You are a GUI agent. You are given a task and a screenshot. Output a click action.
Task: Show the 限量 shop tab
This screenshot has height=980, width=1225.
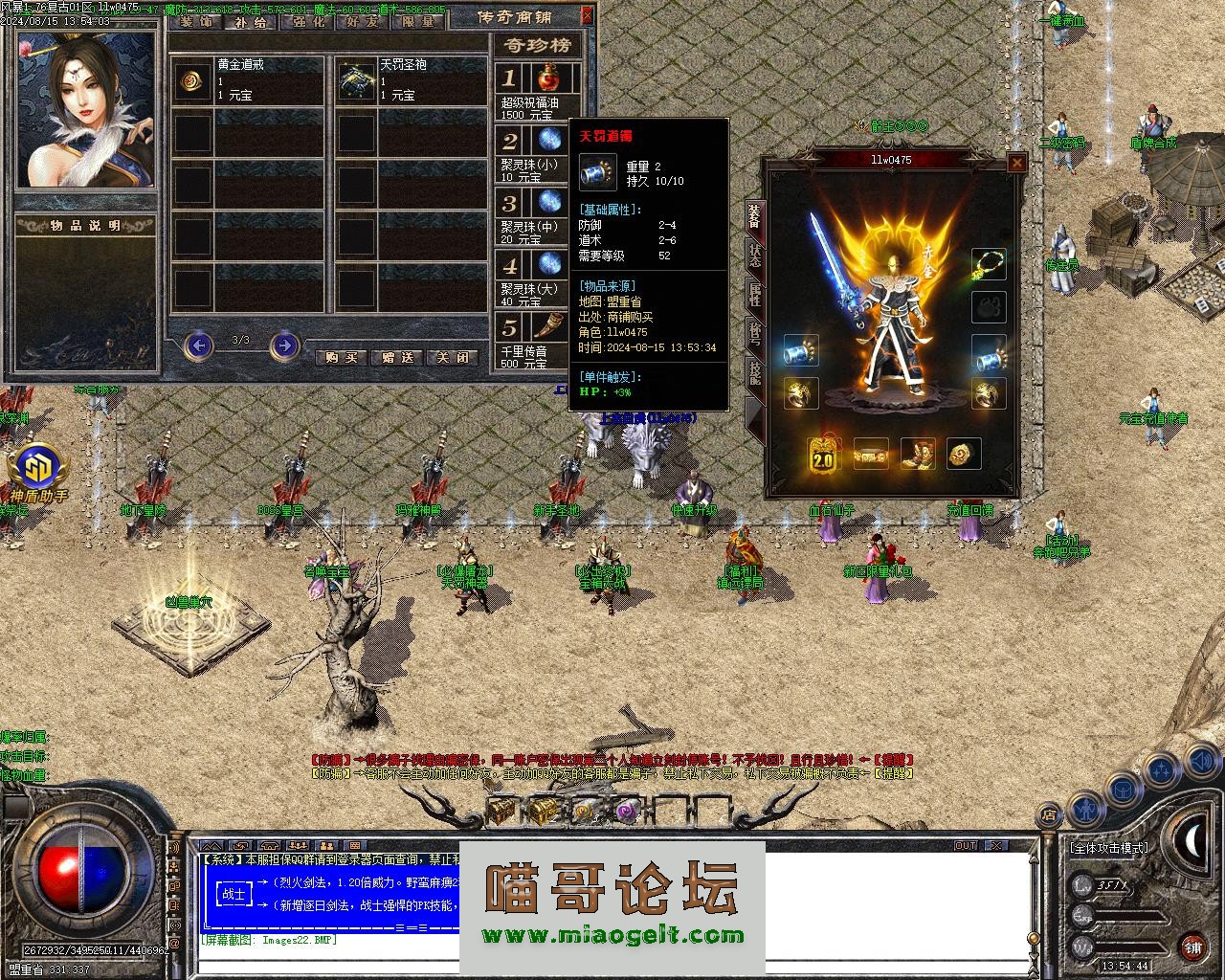[x=418, y=22]
